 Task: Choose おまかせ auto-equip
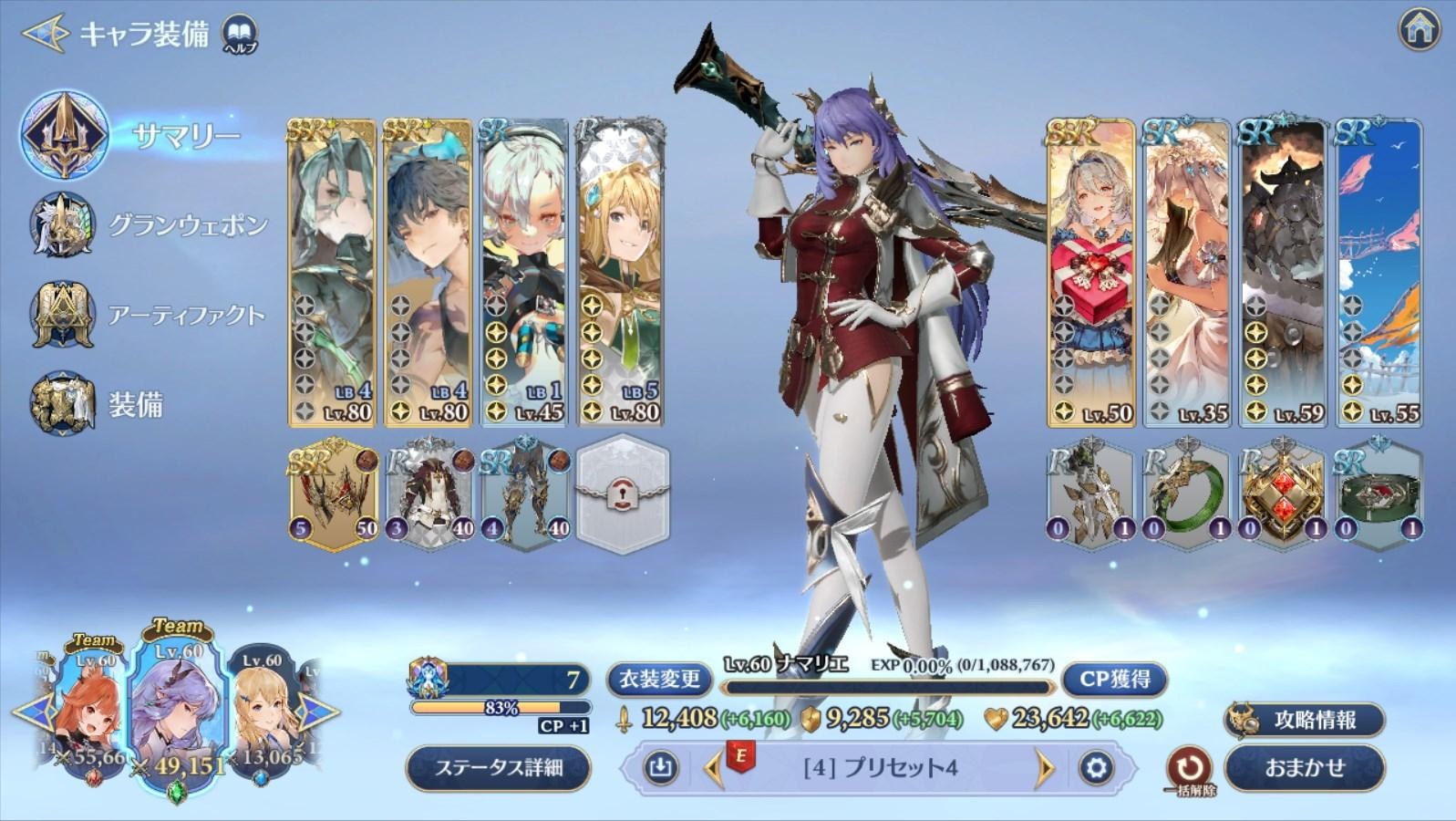point(1305,767)
